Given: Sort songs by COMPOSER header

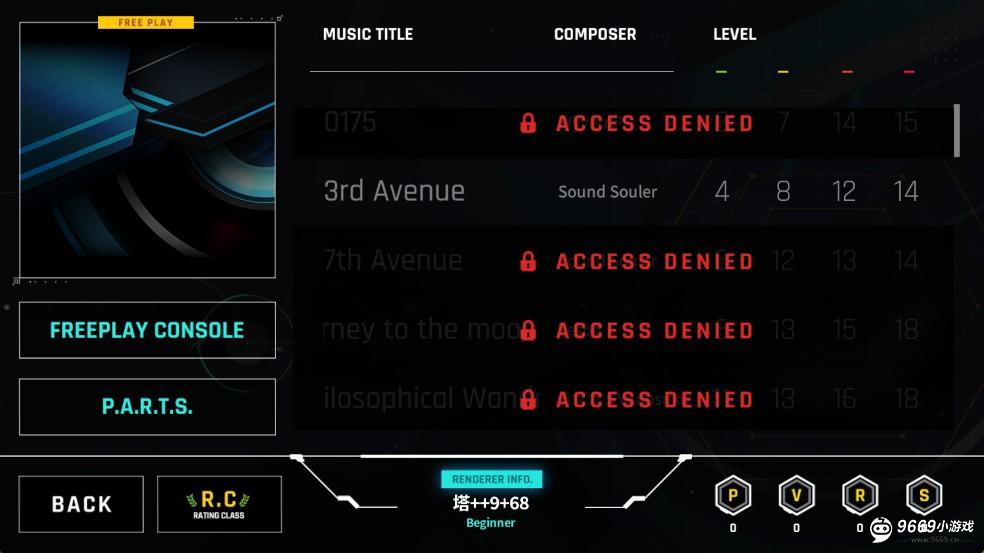Looking at the screenshot, I should (x=595, y=34).
